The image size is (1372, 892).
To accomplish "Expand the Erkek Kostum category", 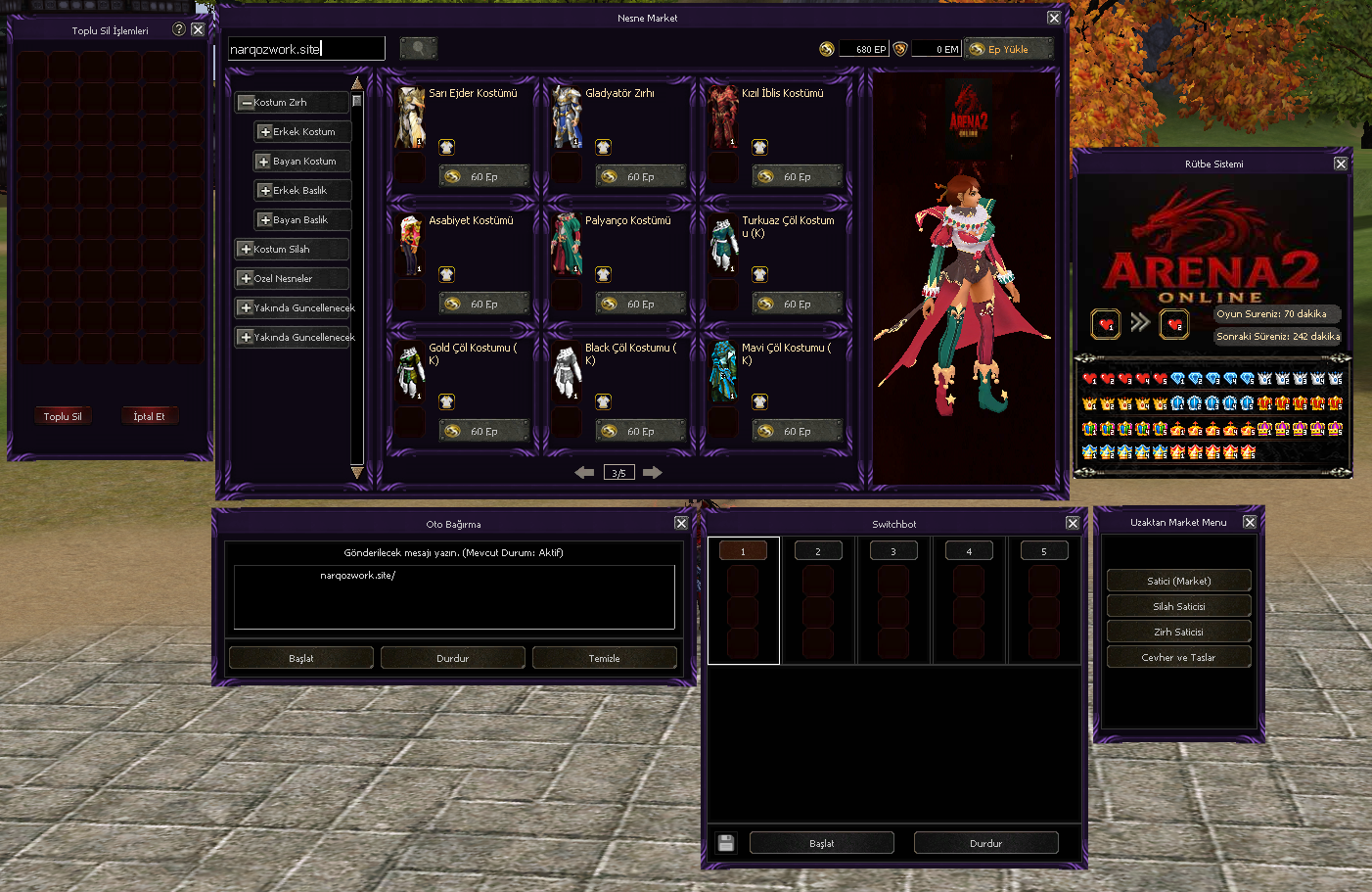I will pos(265,132).
